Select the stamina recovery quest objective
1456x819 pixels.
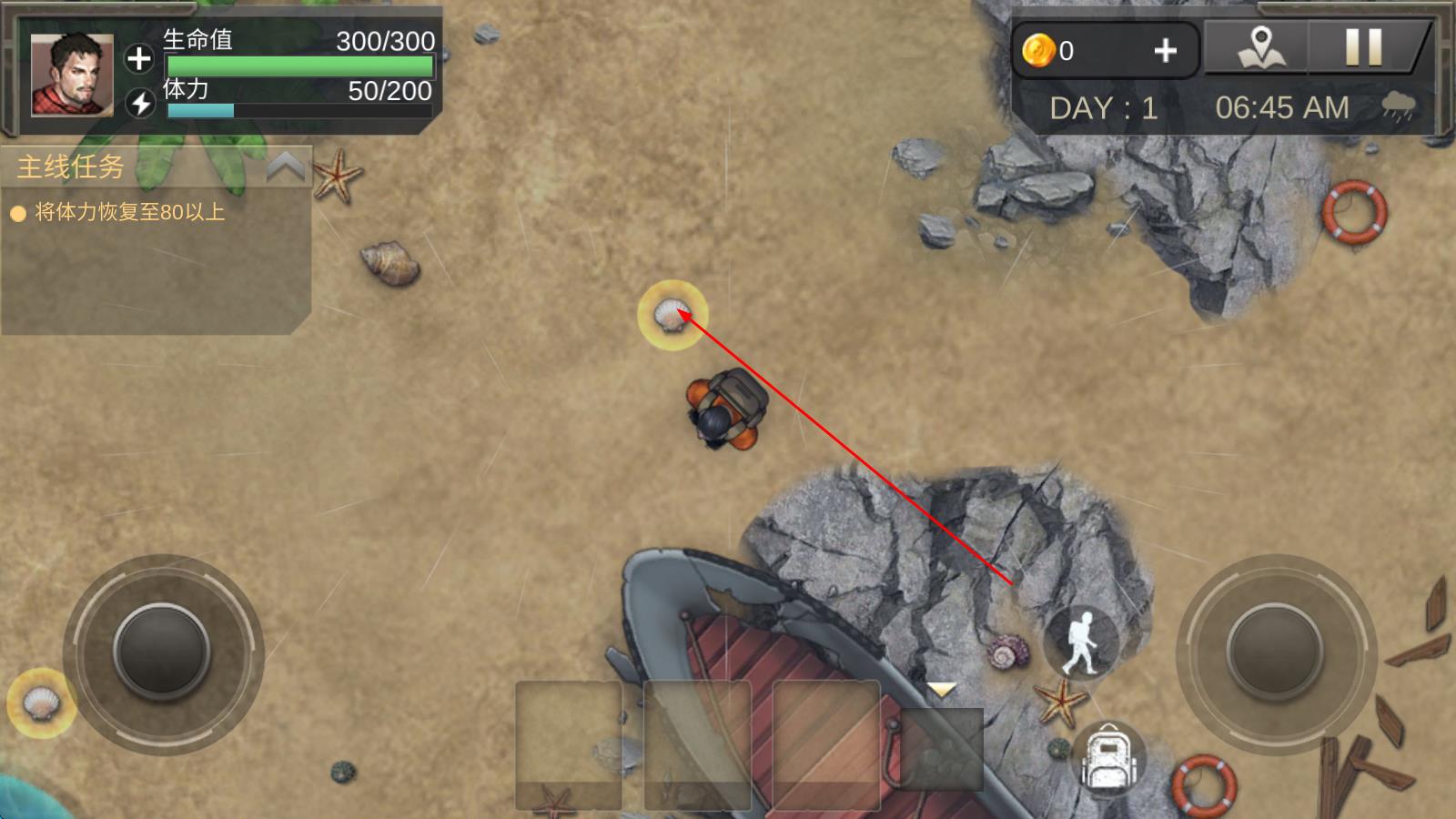tap(128, 213)
